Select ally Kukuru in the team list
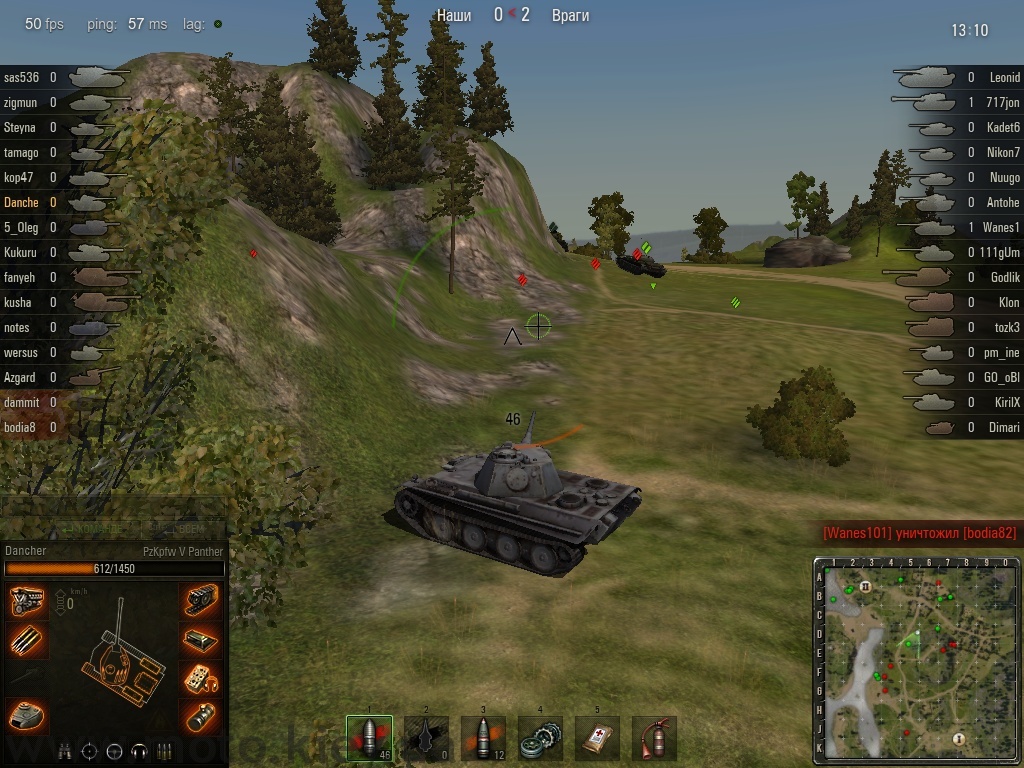 pos(21,252)
